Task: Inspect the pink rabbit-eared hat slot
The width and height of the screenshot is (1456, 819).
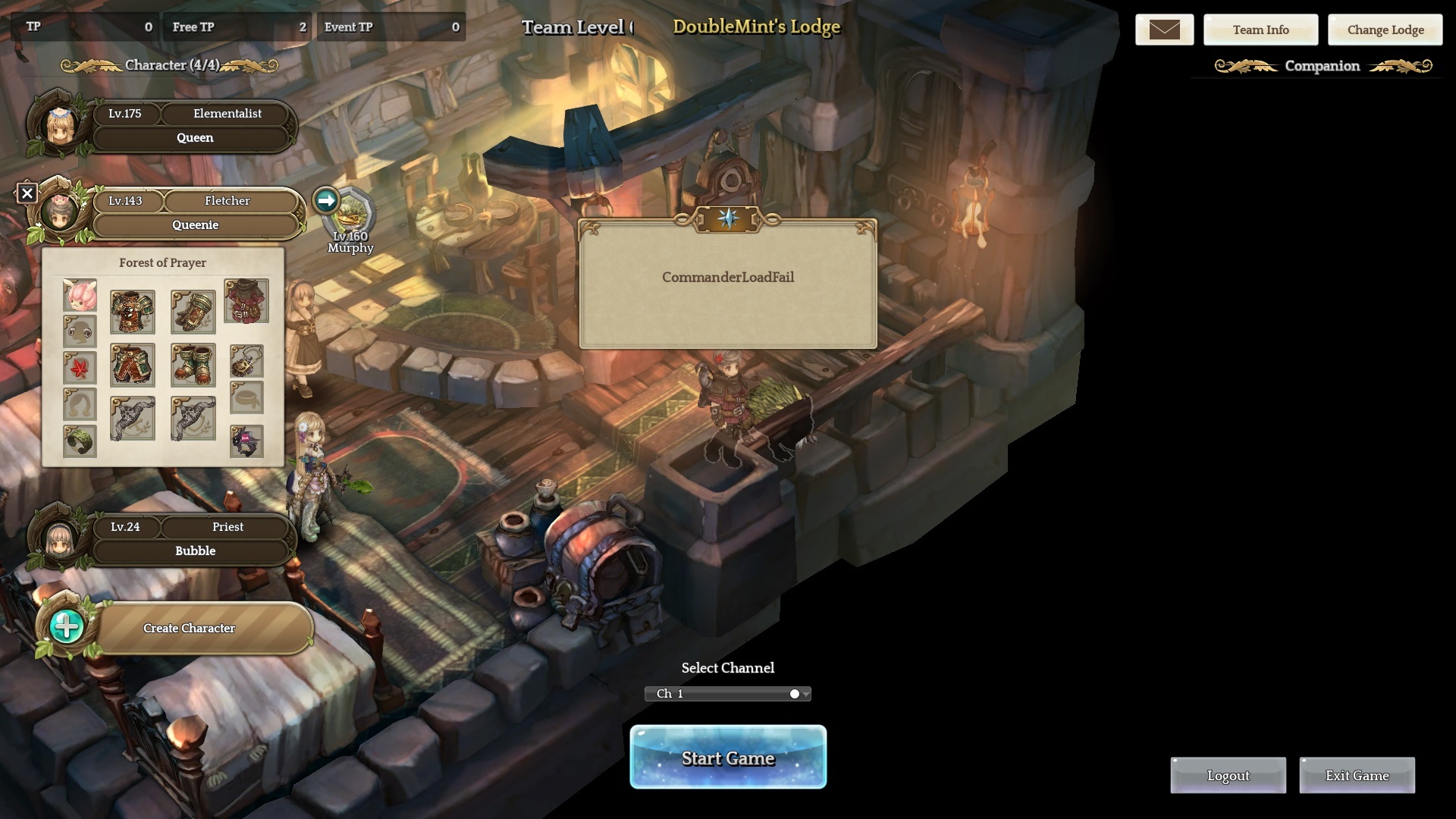Action: (x=80, y=296)
